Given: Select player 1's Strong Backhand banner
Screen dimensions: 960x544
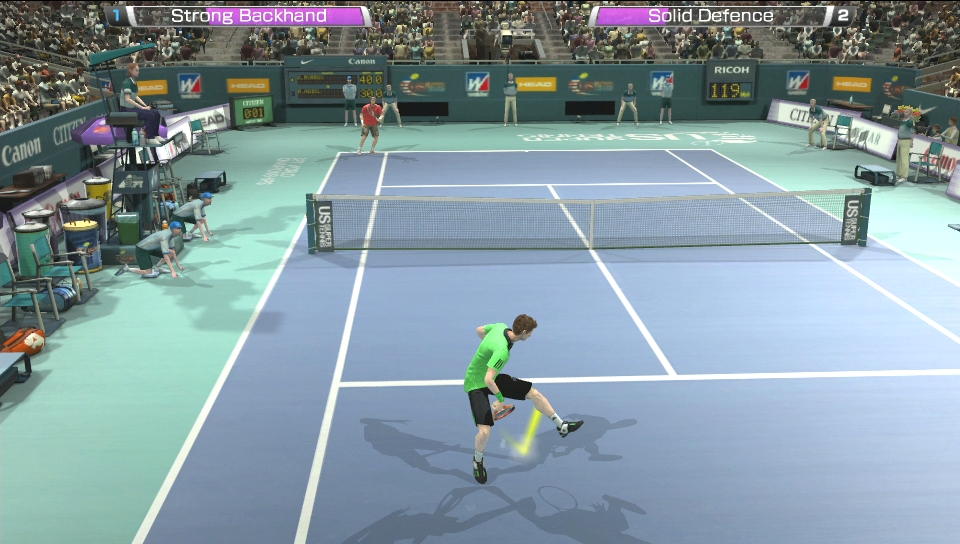Looking at the screenshot, I should pyautogui.click(x=248, y=16).
